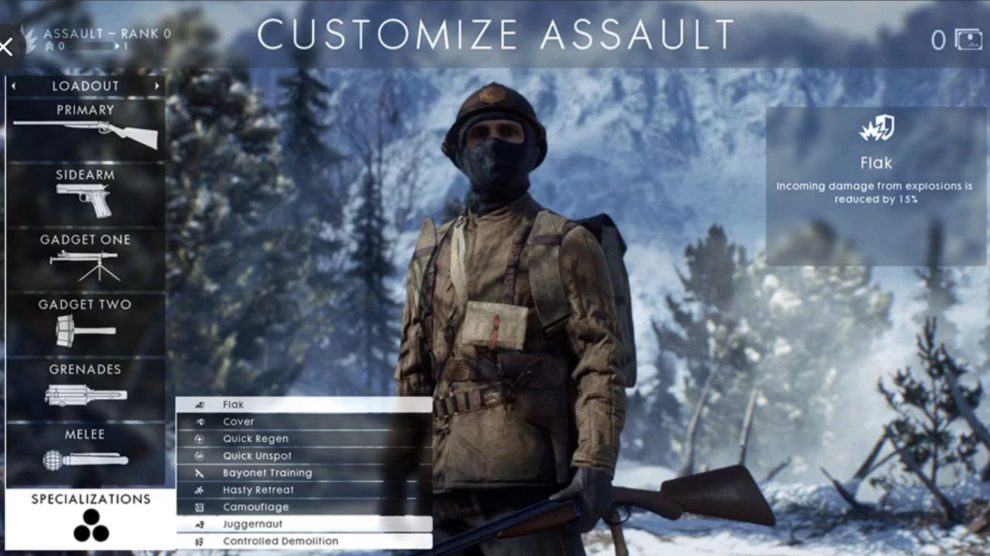Select the Quick Unspot specialization
This screenshot has width=990, height=556.
304,456
